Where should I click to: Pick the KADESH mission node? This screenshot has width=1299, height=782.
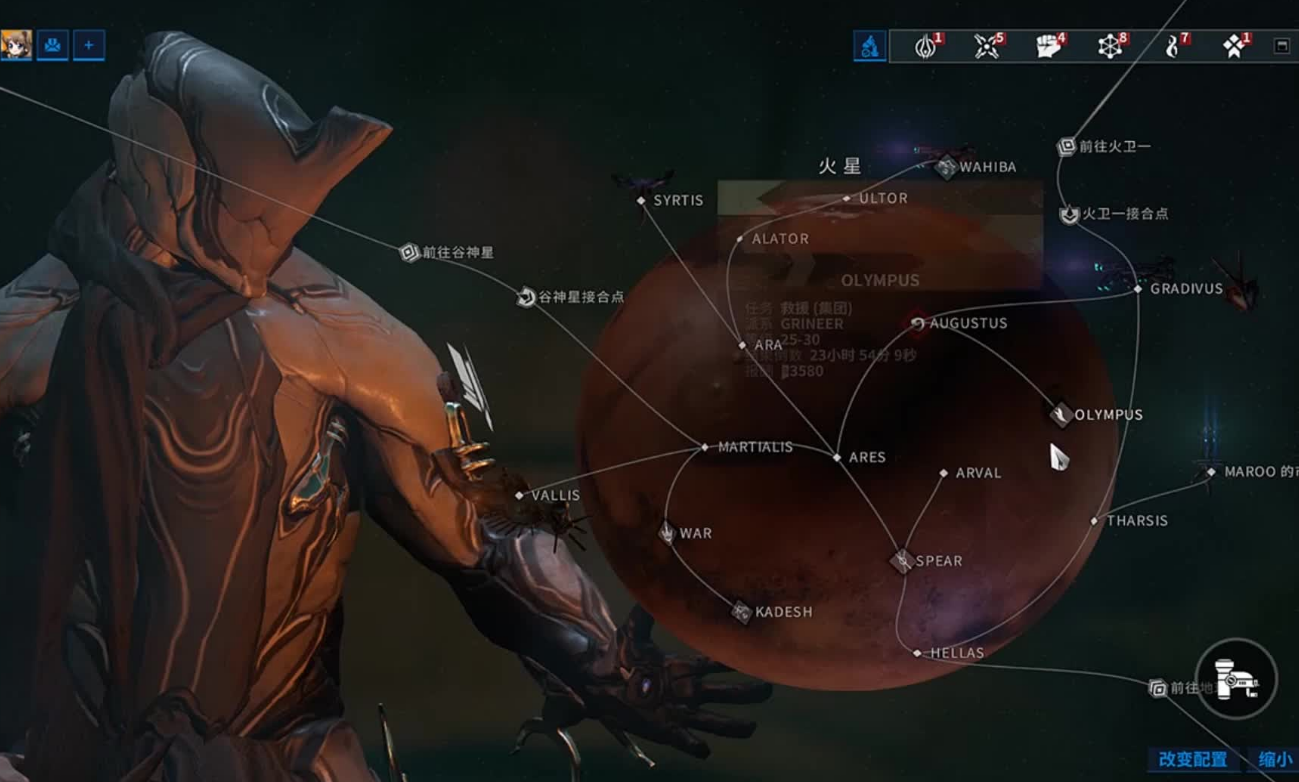(742, 612)
